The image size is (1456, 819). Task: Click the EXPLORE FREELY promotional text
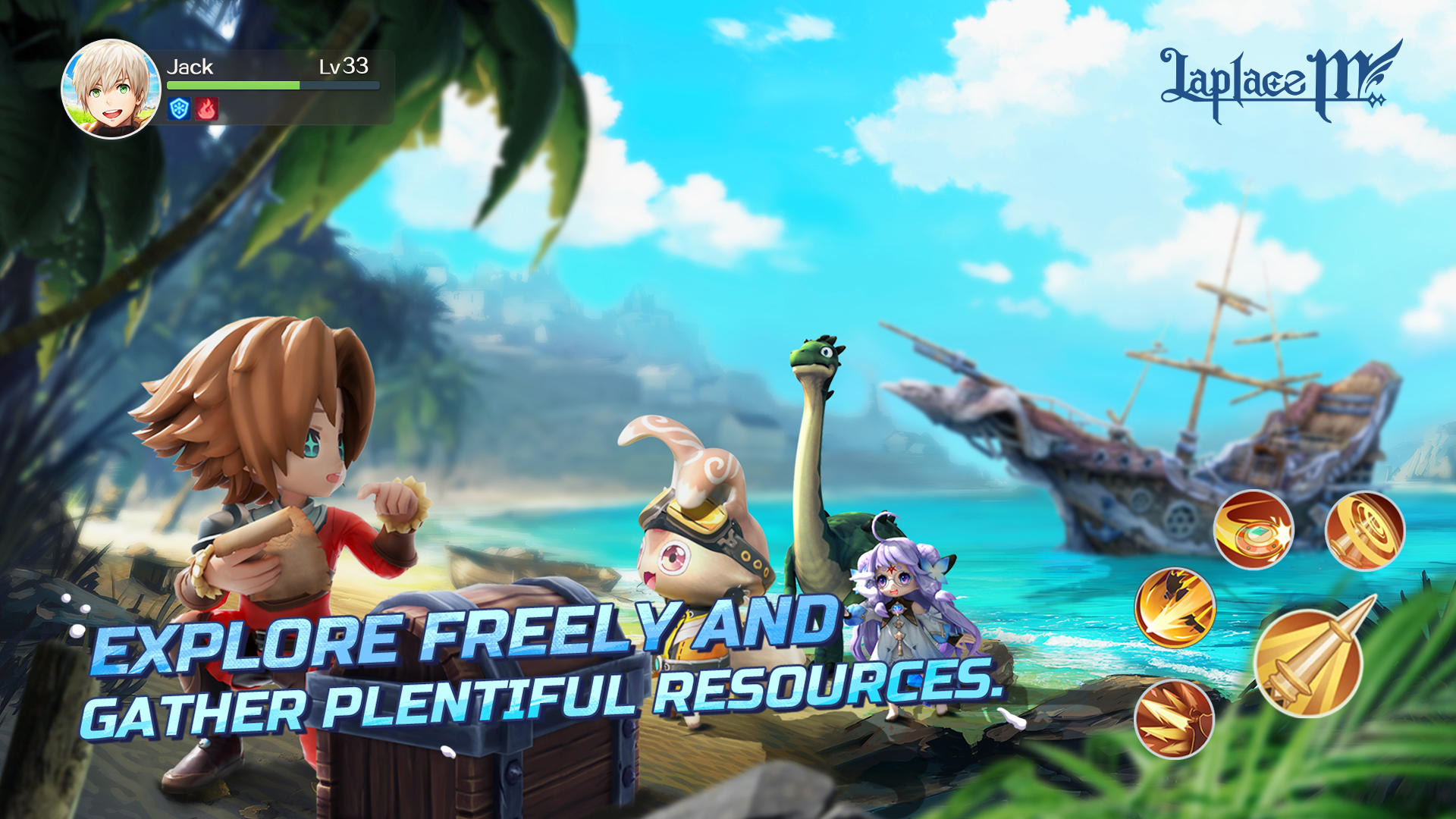[455, 639]
